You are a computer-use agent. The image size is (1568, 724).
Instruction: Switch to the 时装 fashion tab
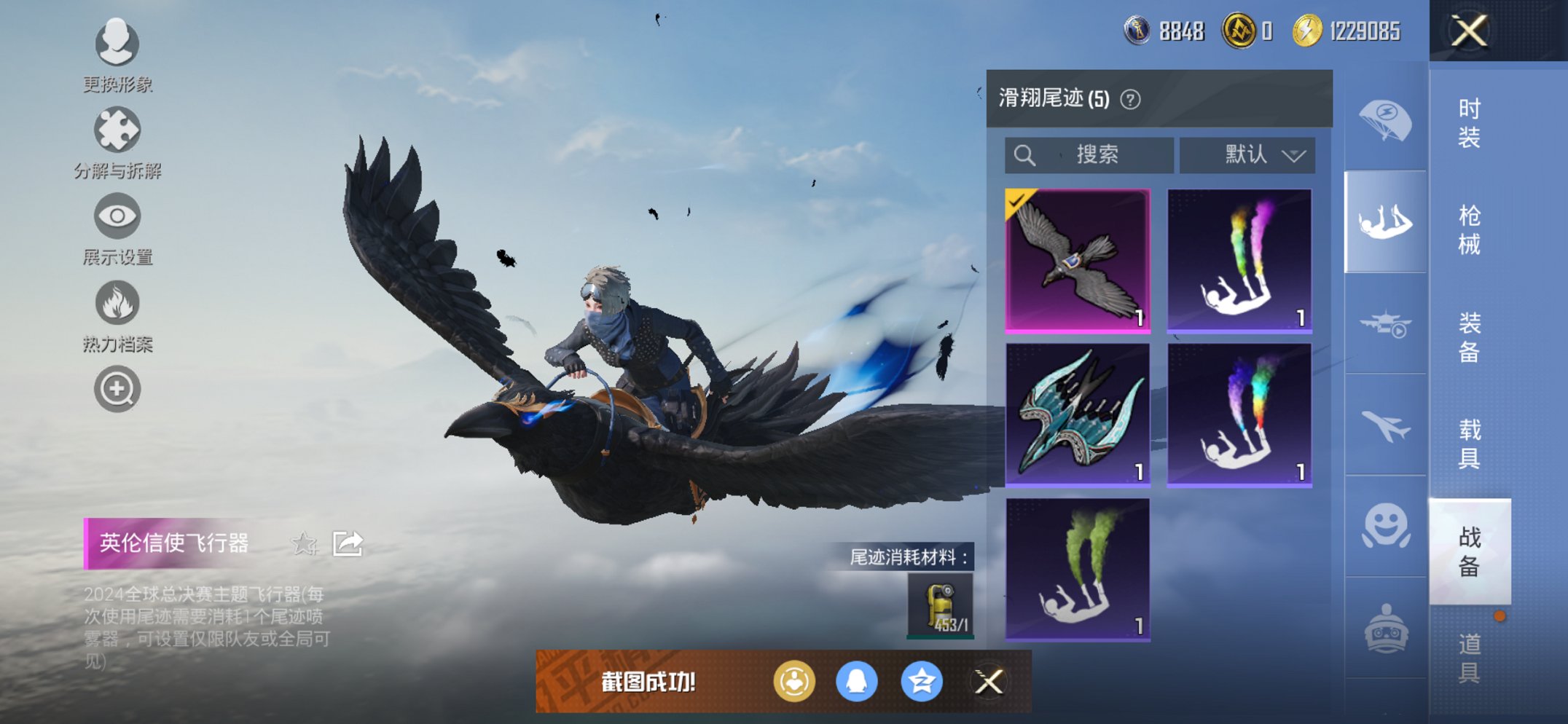1468,122
